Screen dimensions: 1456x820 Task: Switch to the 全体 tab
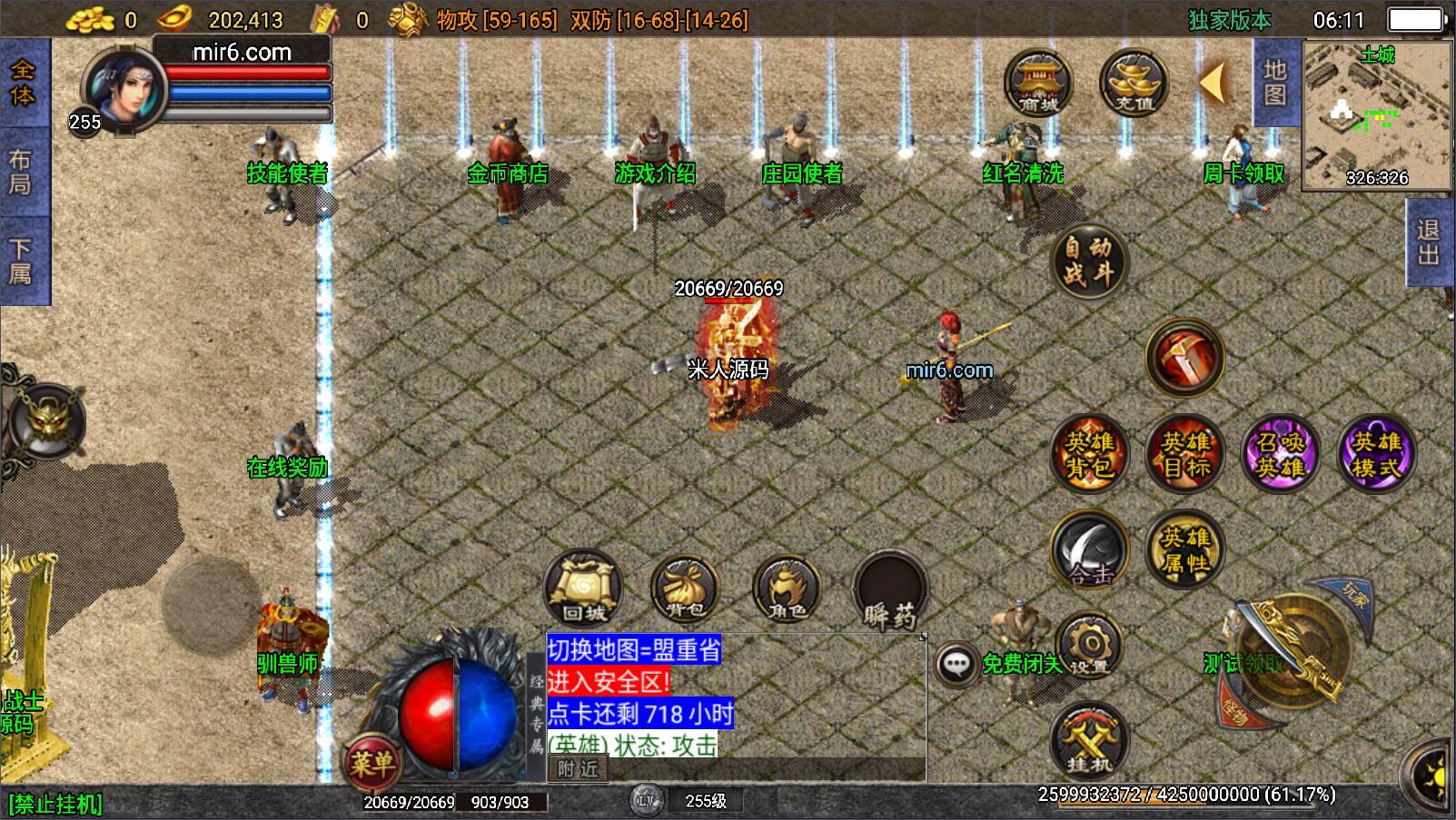point(23,83)
